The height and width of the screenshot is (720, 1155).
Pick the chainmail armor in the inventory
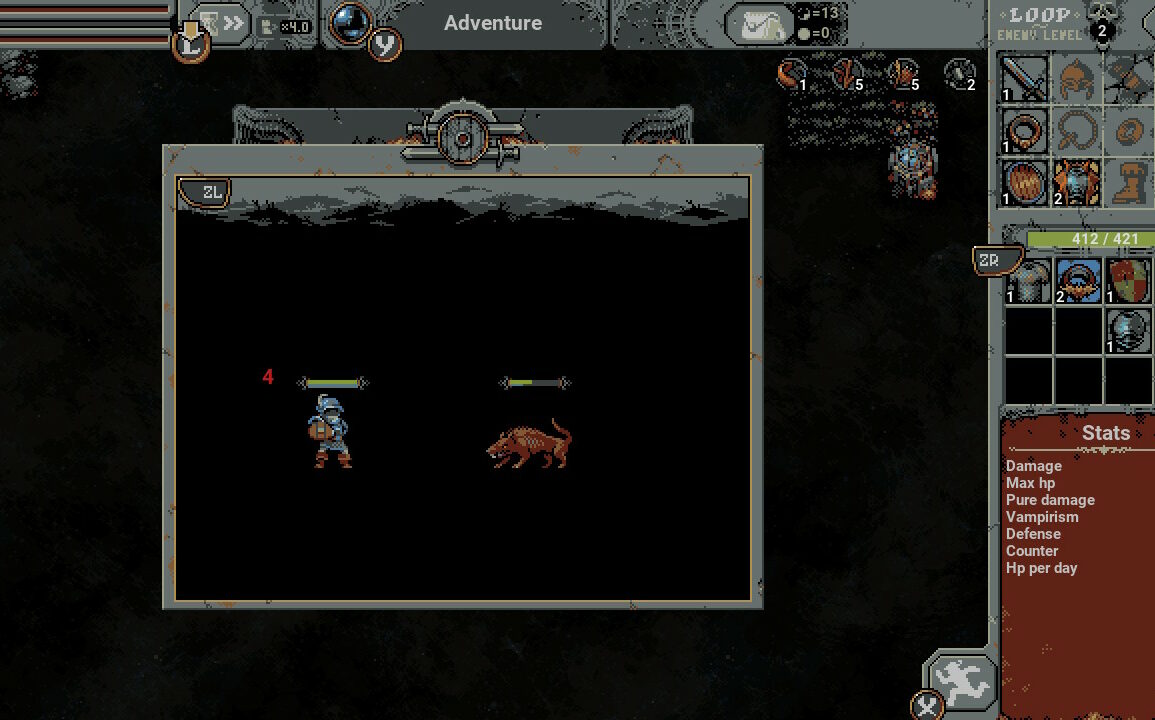point(1028,281)
